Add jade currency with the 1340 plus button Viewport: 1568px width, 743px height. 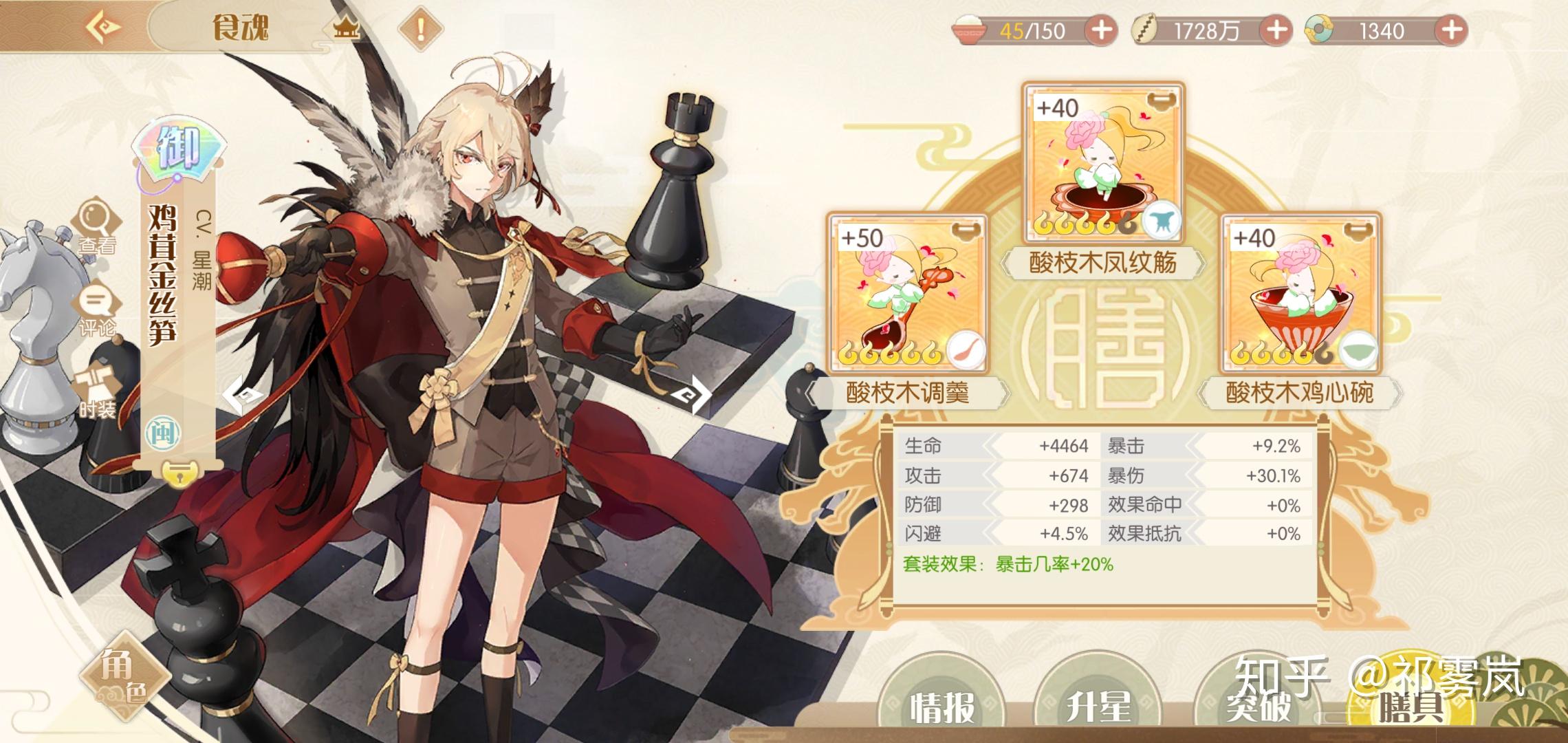pos(1451,30)
